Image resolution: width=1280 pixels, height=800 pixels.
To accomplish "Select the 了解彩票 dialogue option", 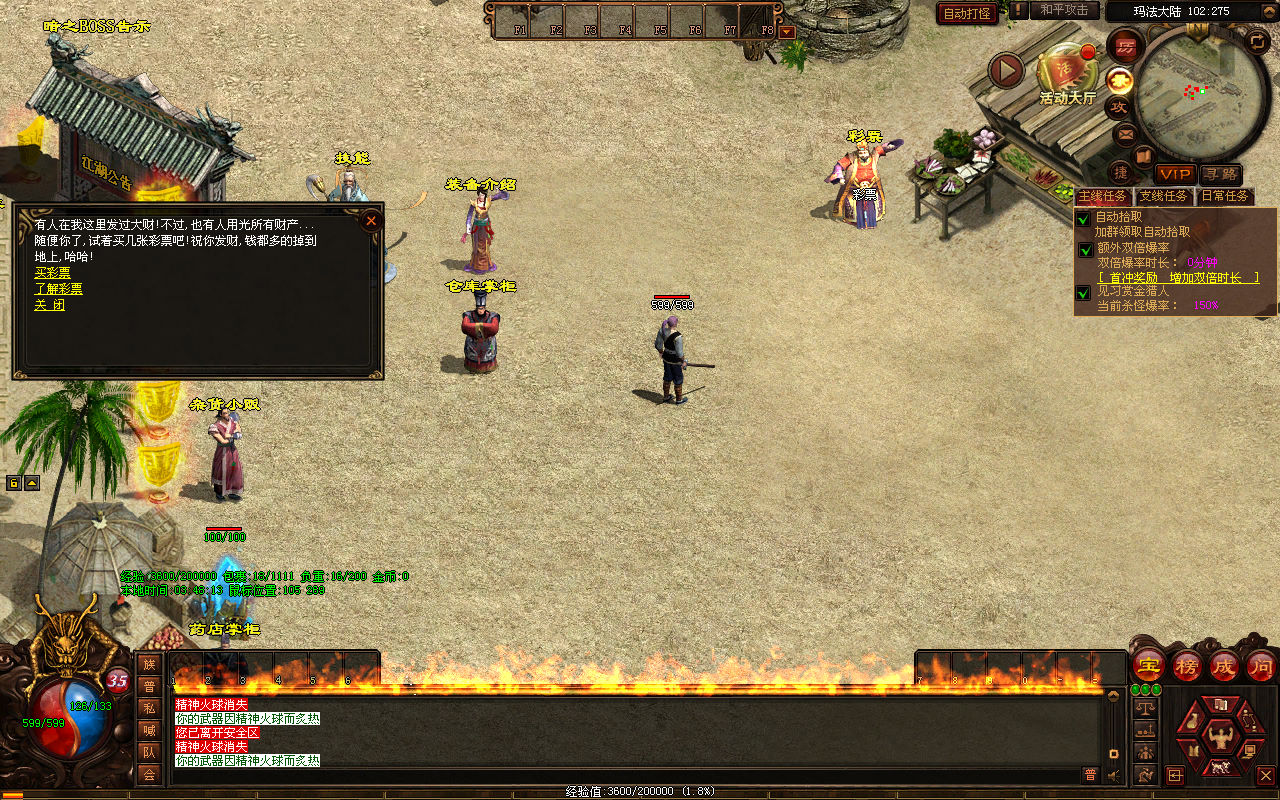I will pos(58,289).
